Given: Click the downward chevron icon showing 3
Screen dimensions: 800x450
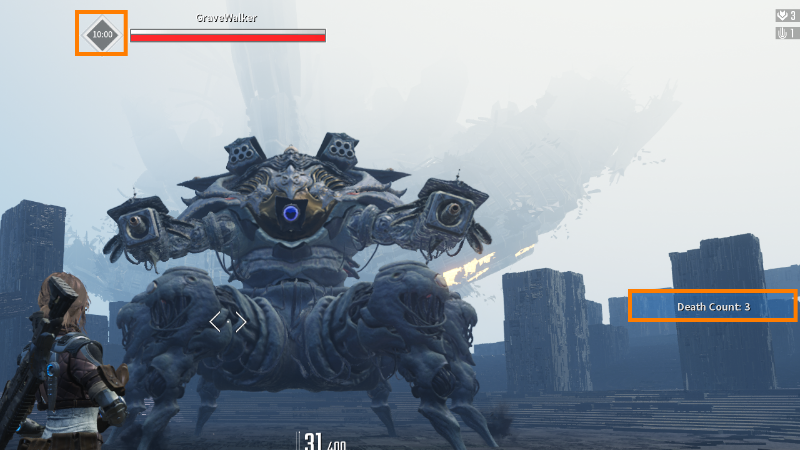Looking at the screenshot, I should (782, 16).
